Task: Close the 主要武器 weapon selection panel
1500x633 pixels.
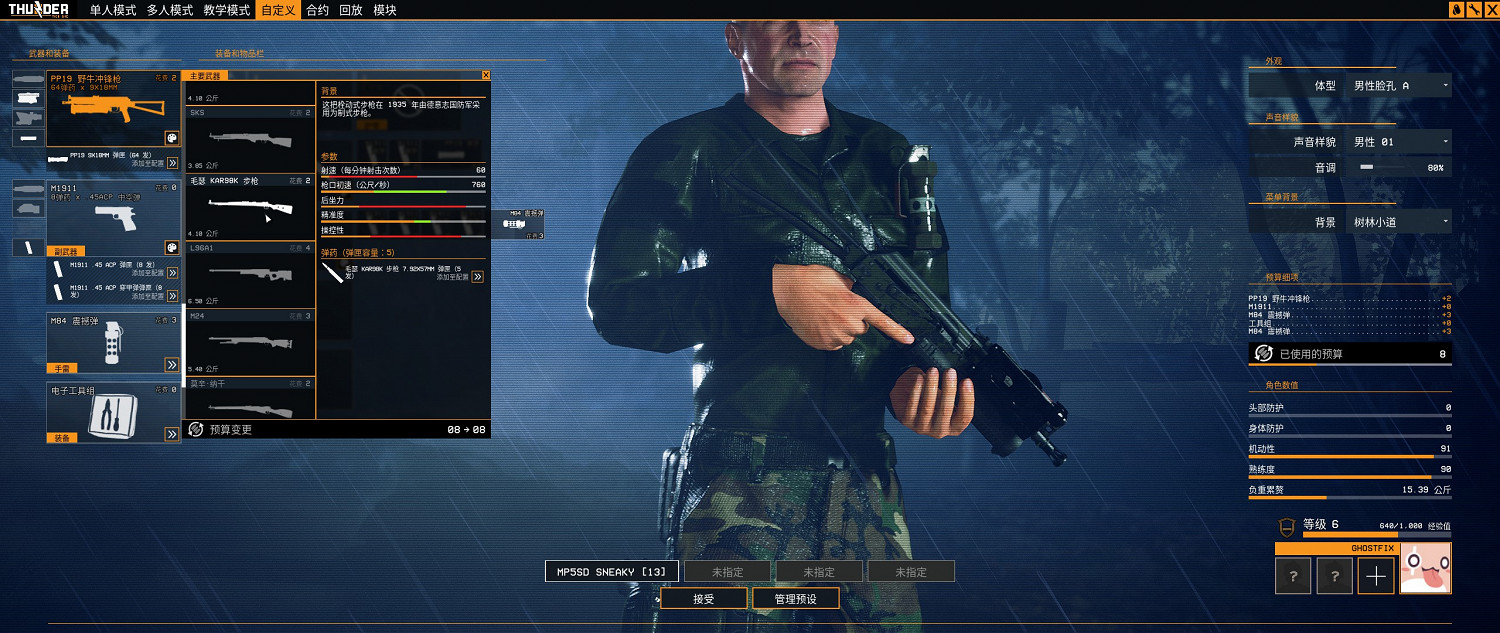Action: [x=486, y=75]
